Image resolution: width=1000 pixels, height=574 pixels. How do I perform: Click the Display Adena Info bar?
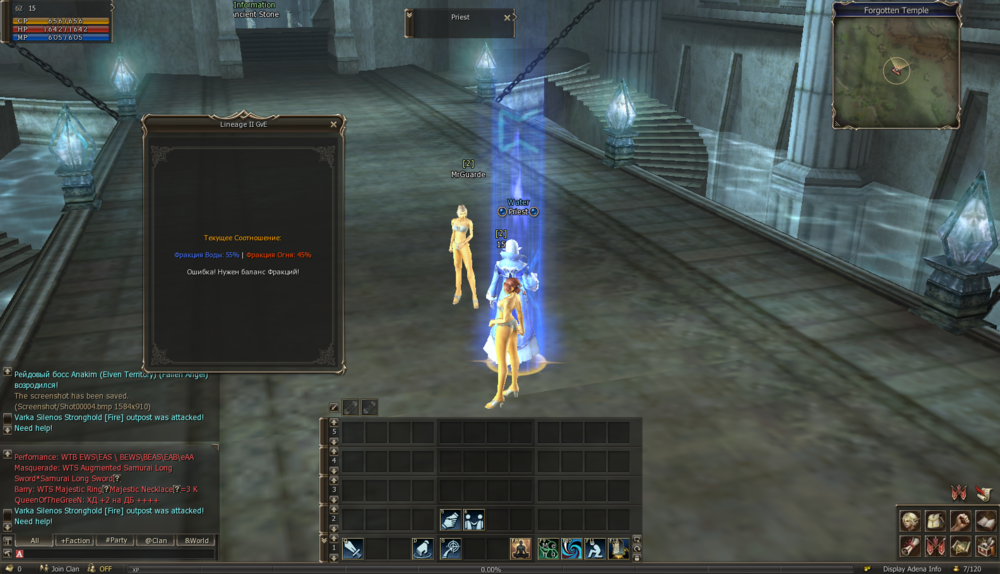pyautogui.click(x=911, y=569)
